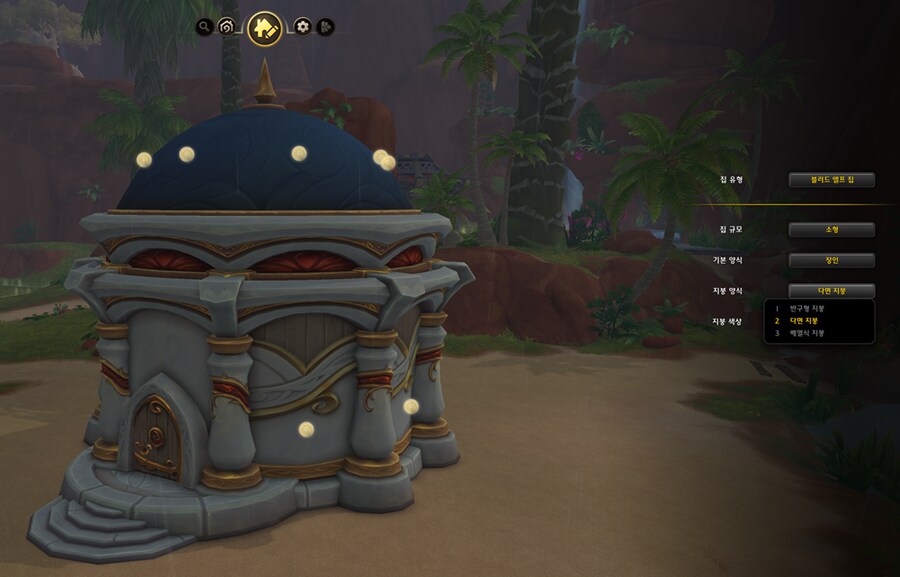This screenshot has width=900, height=577.
Task: Select the house-with-pencil exterior edit mode
Action: [x=264, y=28]
